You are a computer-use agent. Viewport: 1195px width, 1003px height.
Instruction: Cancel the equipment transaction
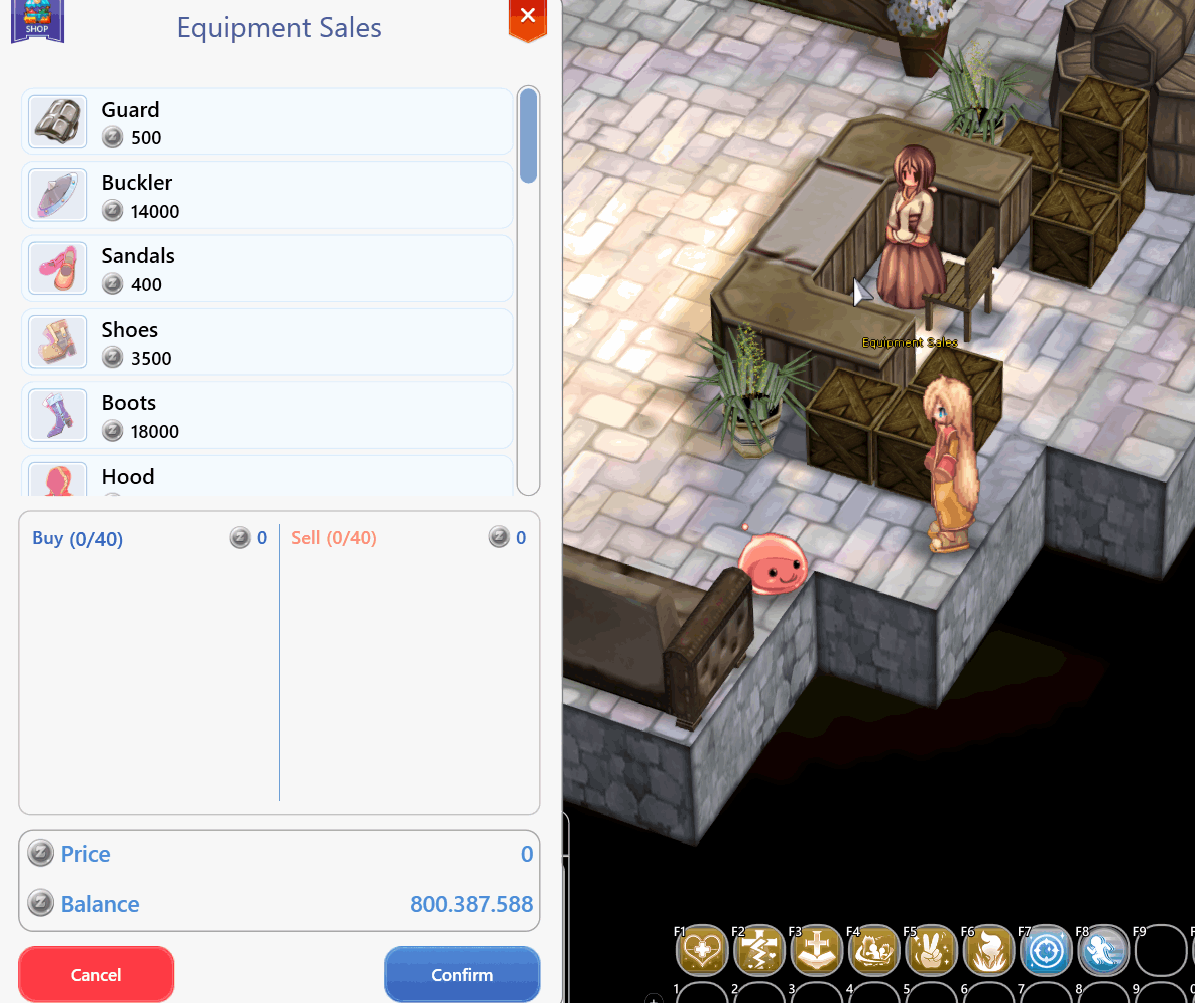[x=96, y=974]
